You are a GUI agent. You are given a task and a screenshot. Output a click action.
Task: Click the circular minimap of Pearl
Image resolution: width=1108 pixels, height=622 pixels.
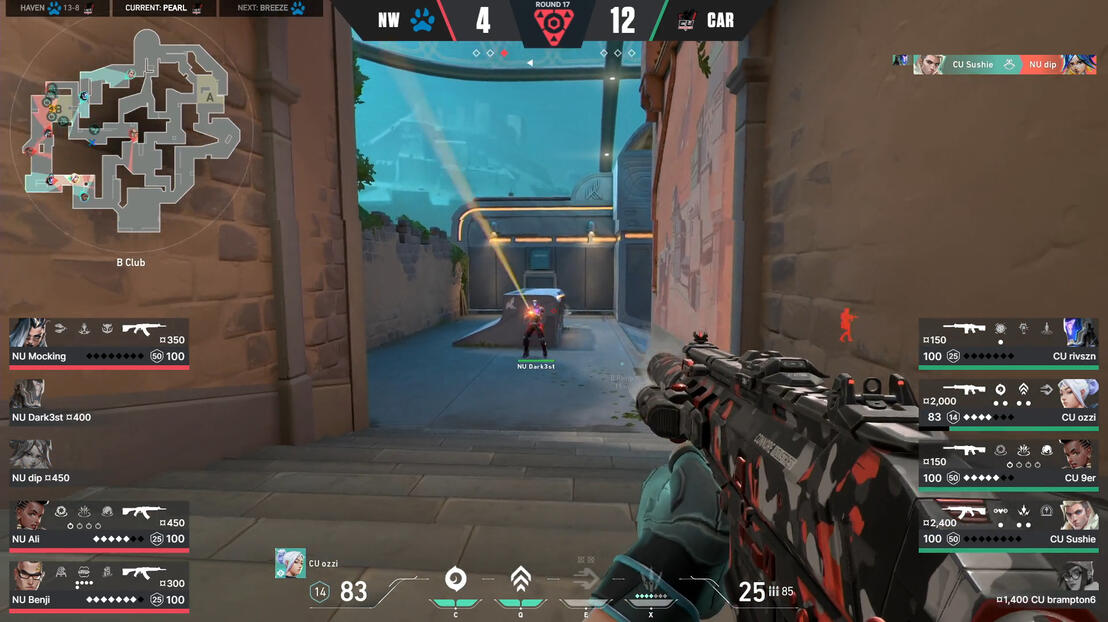[x=132, y=128]
